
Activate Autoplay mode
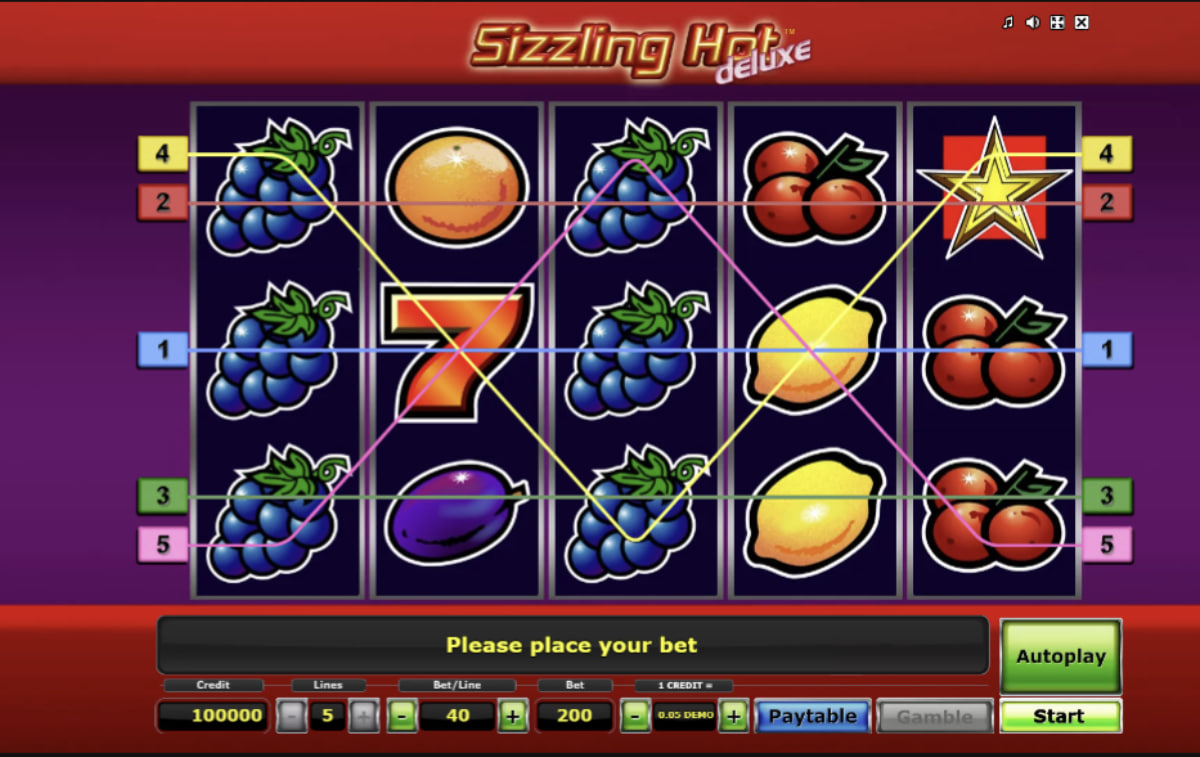(x=1060, y=656)
